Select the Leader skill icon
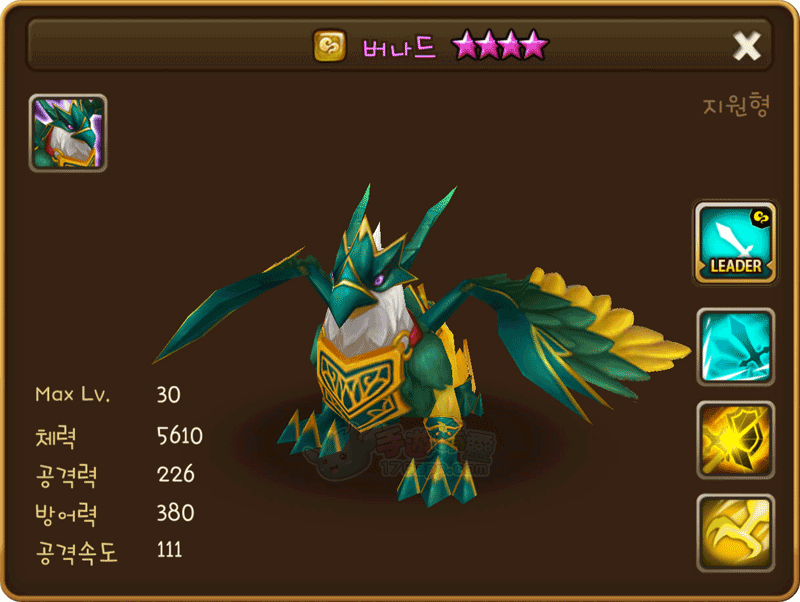Screen dimensions: 800x602 click(735, 242)
